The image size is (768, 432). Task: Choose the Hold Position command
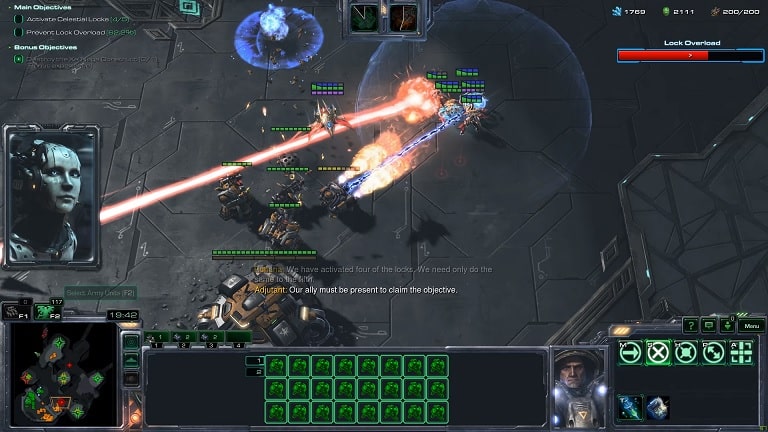[685, 352]
